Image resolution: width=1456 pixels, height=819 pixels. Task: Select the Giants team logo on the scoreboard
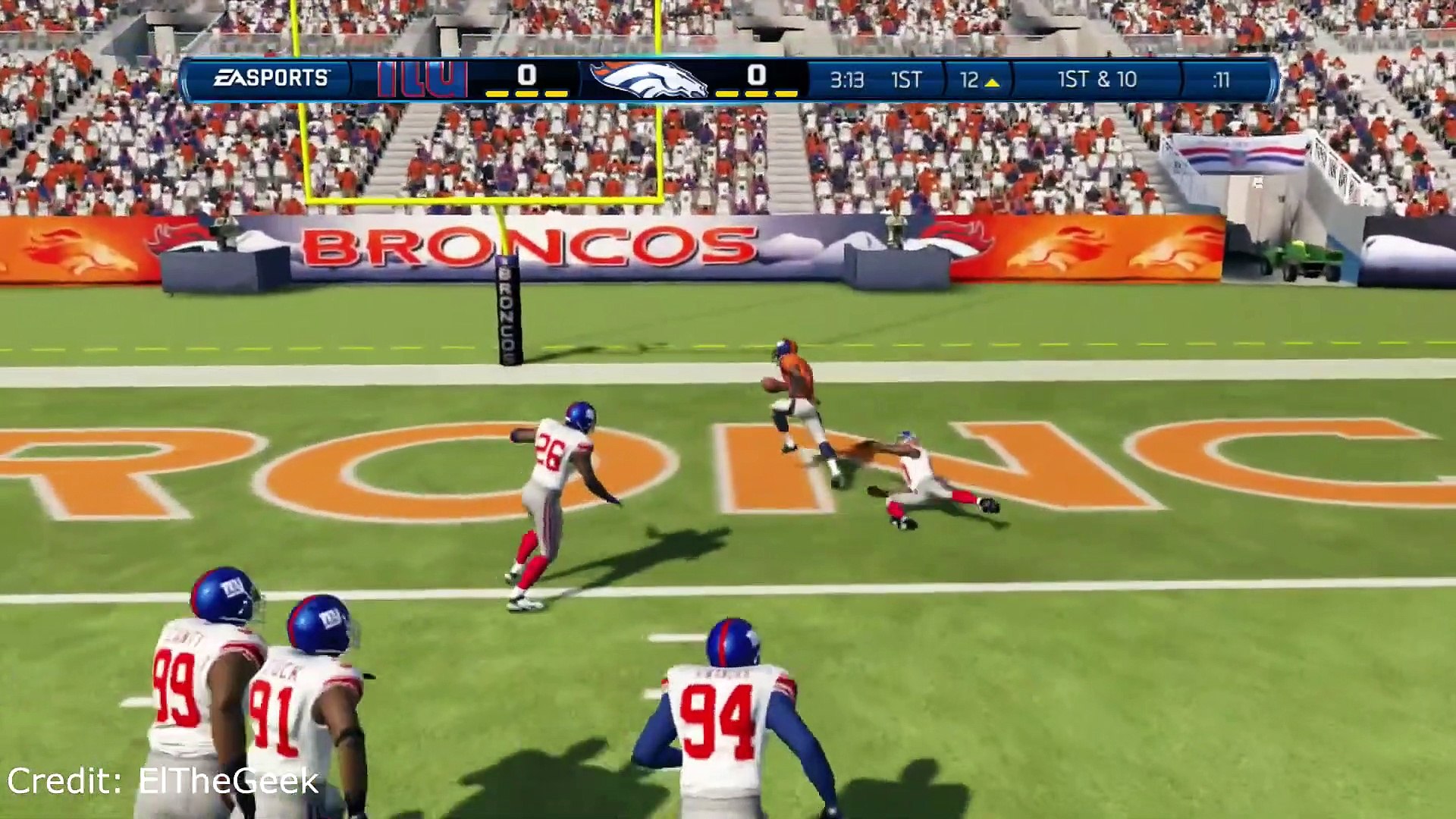422,79
